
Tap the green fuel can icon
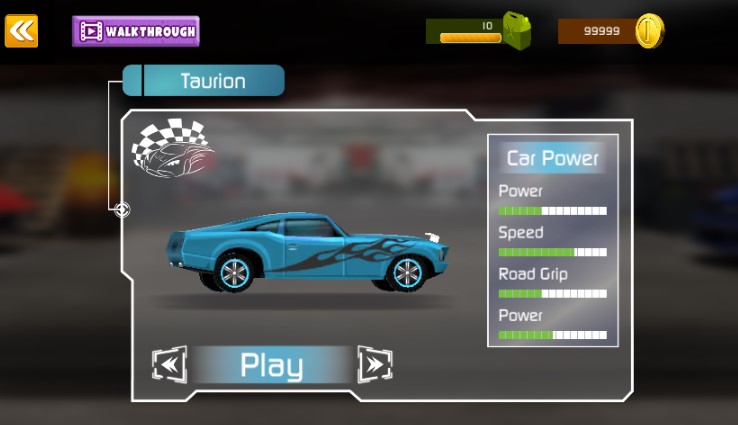[516, 30]
